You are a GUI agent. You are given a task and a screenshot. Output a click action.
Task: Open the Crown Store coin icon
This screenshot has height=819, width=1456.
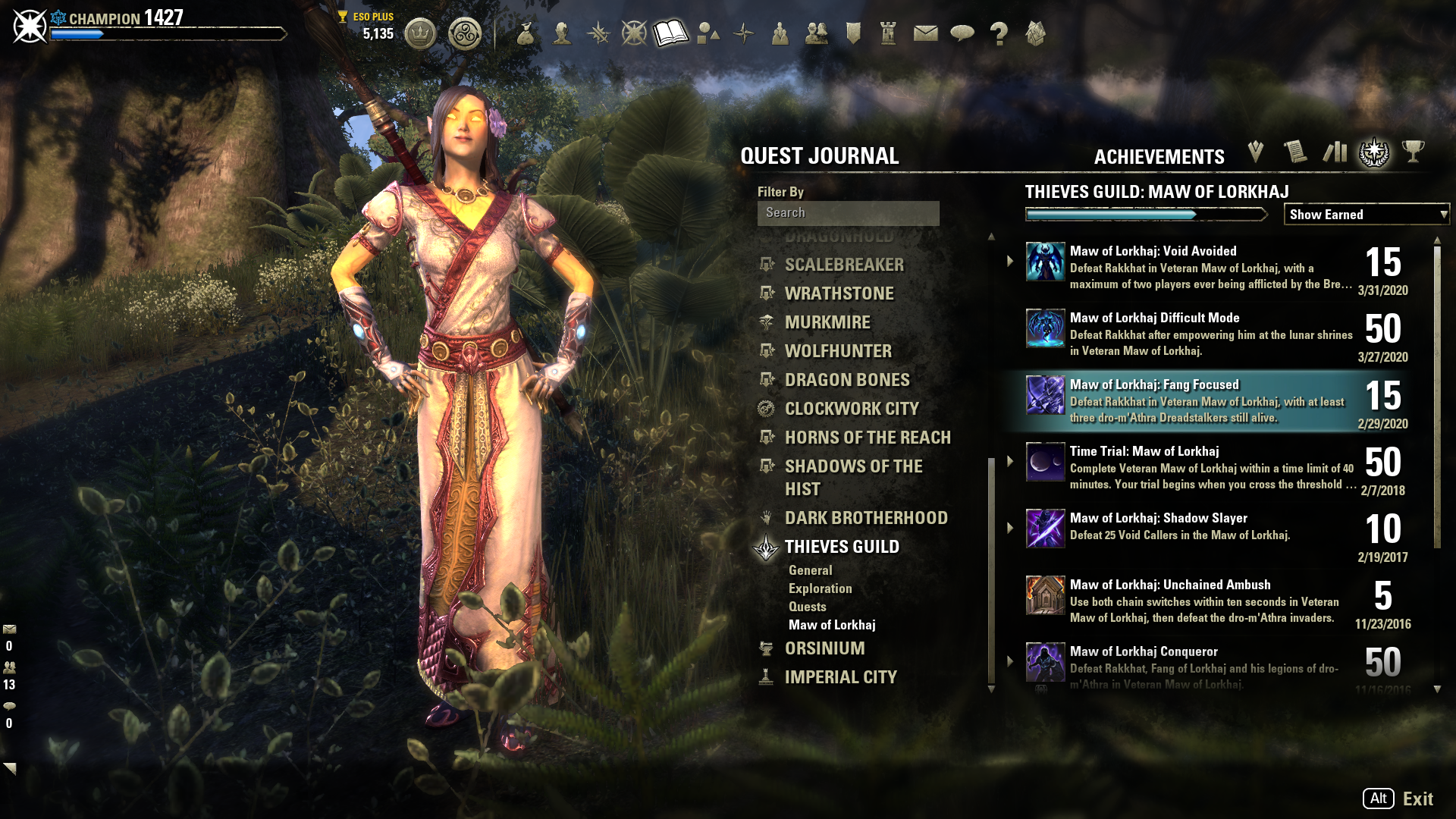pos(420,34)
